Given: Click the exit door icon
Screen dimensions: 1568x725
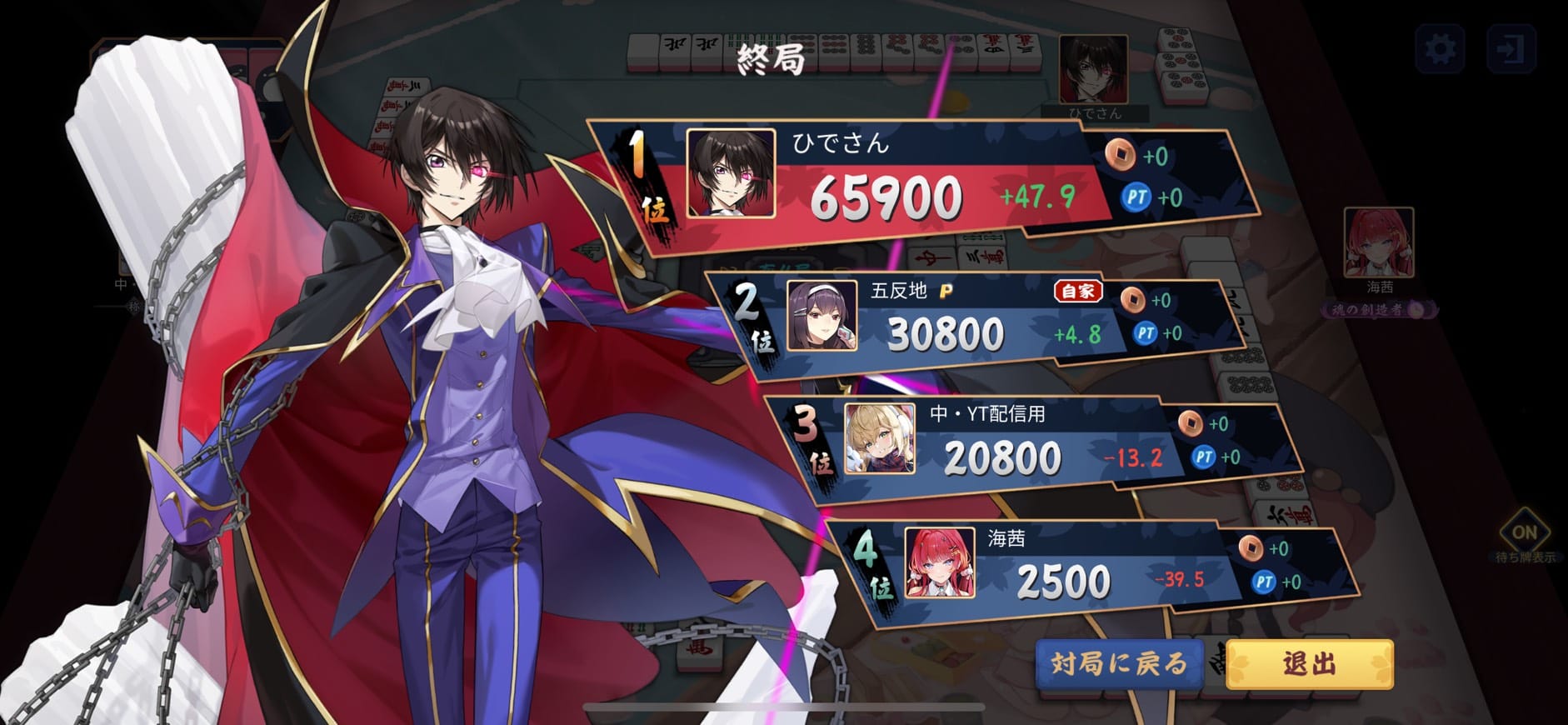Looking at the screenshot, I should coord(1511,49).
